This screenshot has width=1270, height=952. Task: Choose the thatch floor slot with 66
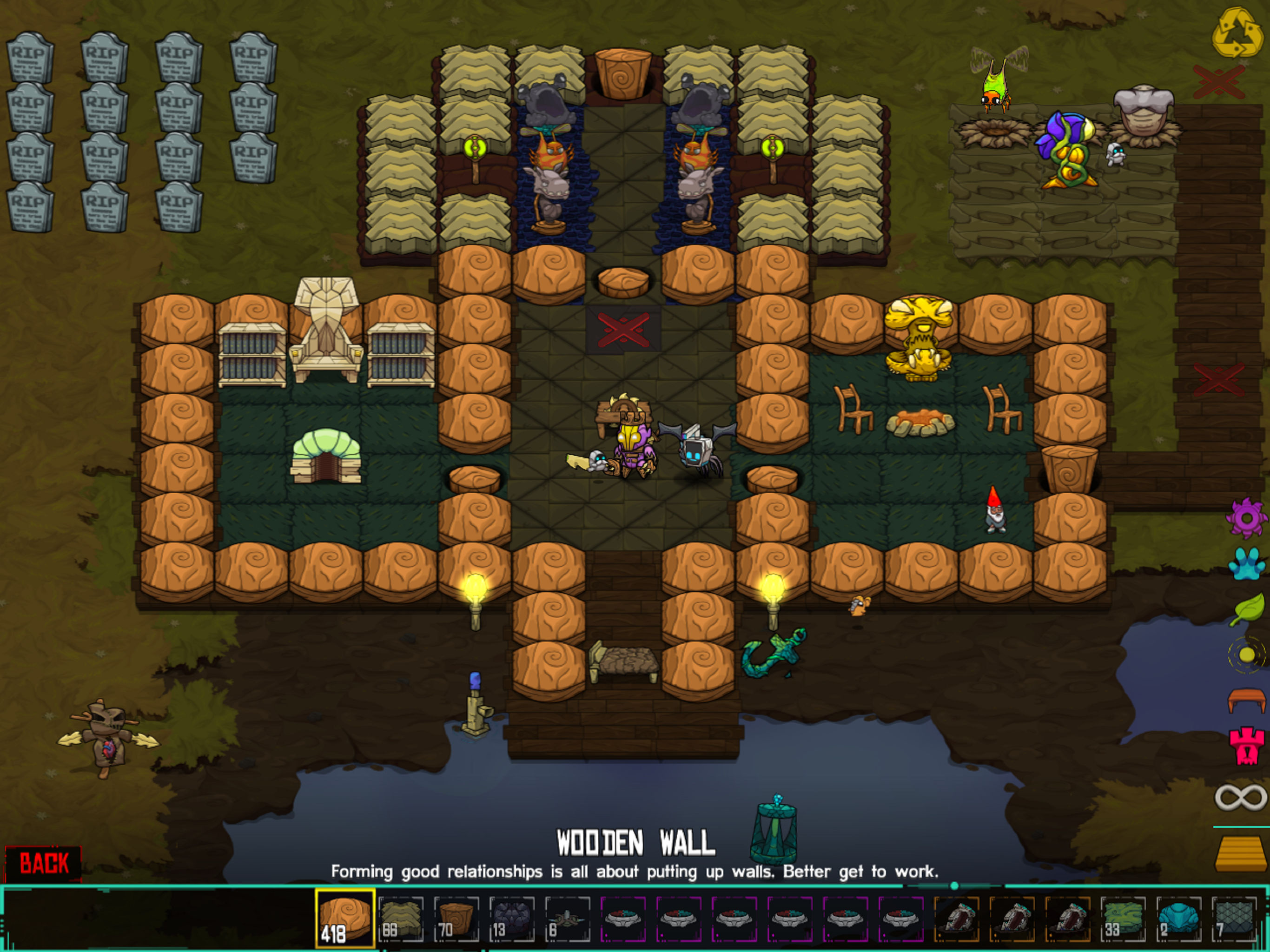(401, 918)
